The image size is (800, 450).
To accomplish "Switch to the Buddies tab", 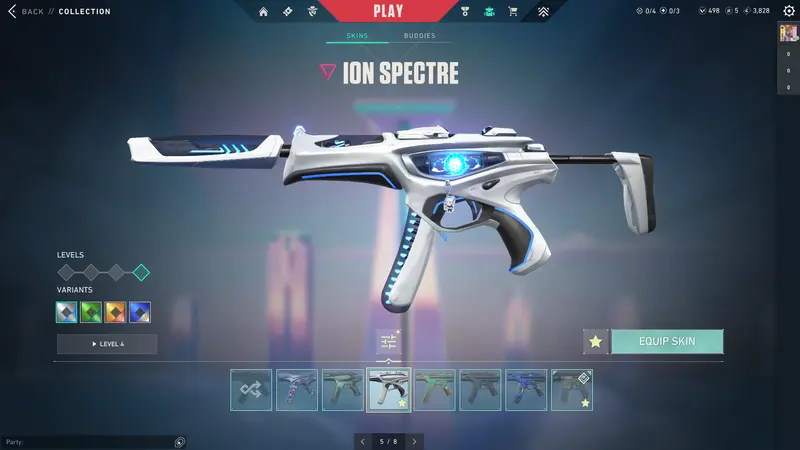I will point(419,36).
